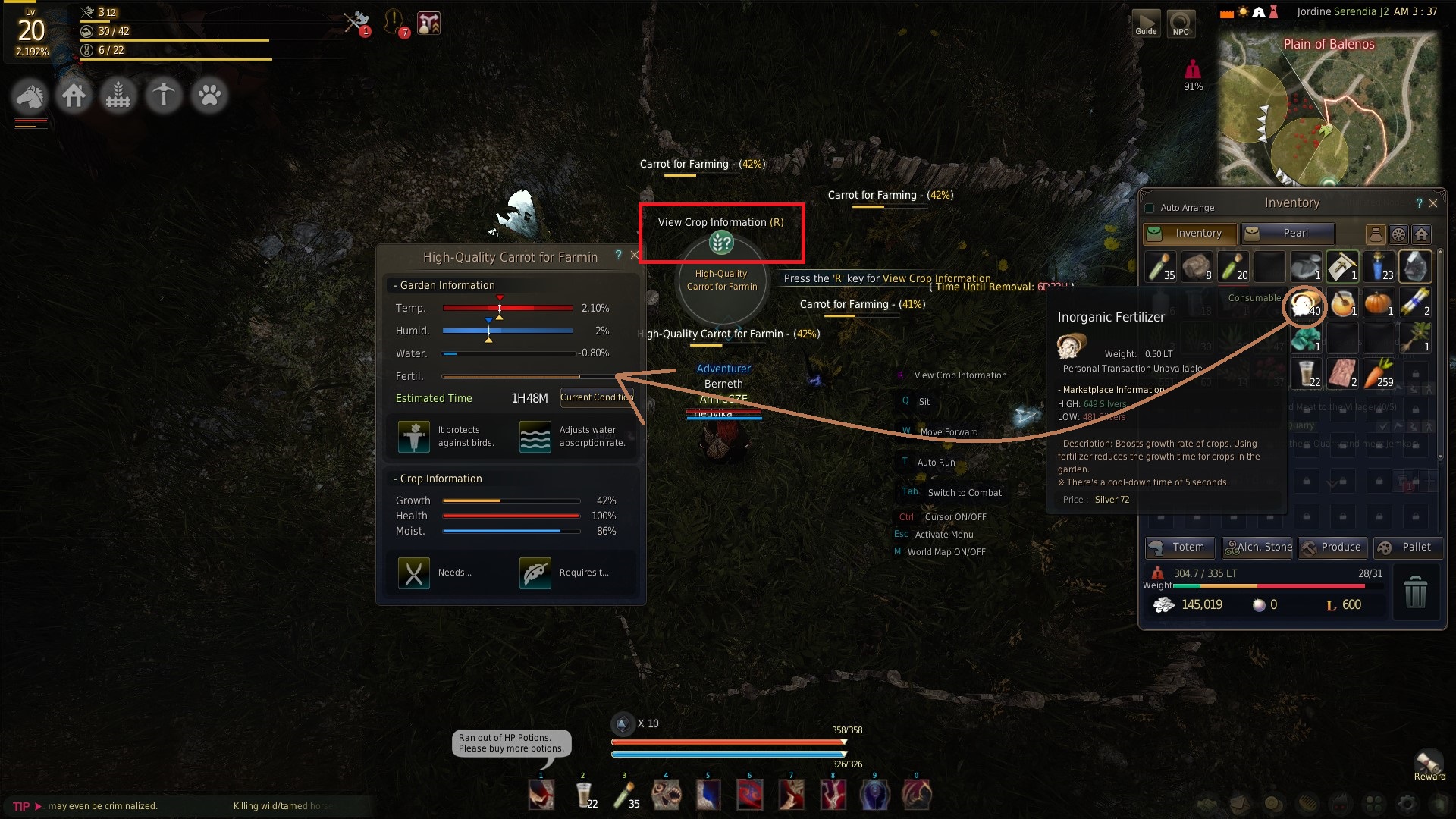Click the inventory trash can icon

point(1415,591)
